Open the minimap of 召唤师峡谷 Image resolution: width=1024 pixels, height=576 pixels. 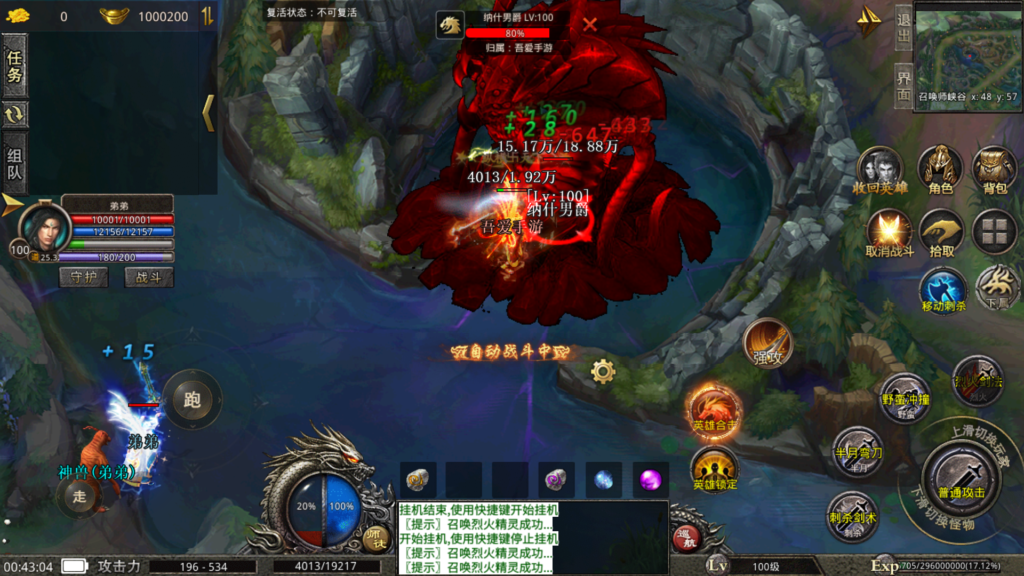(x=967, y=51)
